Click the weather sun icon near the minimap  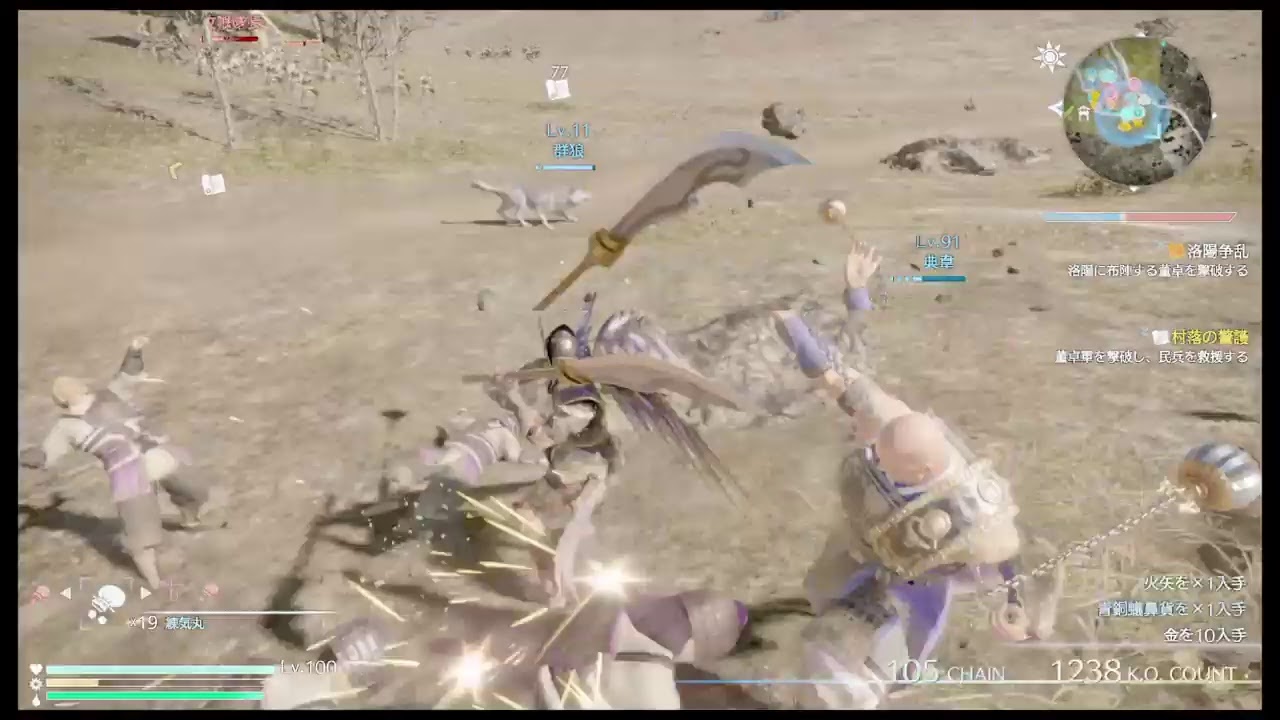1050,56
